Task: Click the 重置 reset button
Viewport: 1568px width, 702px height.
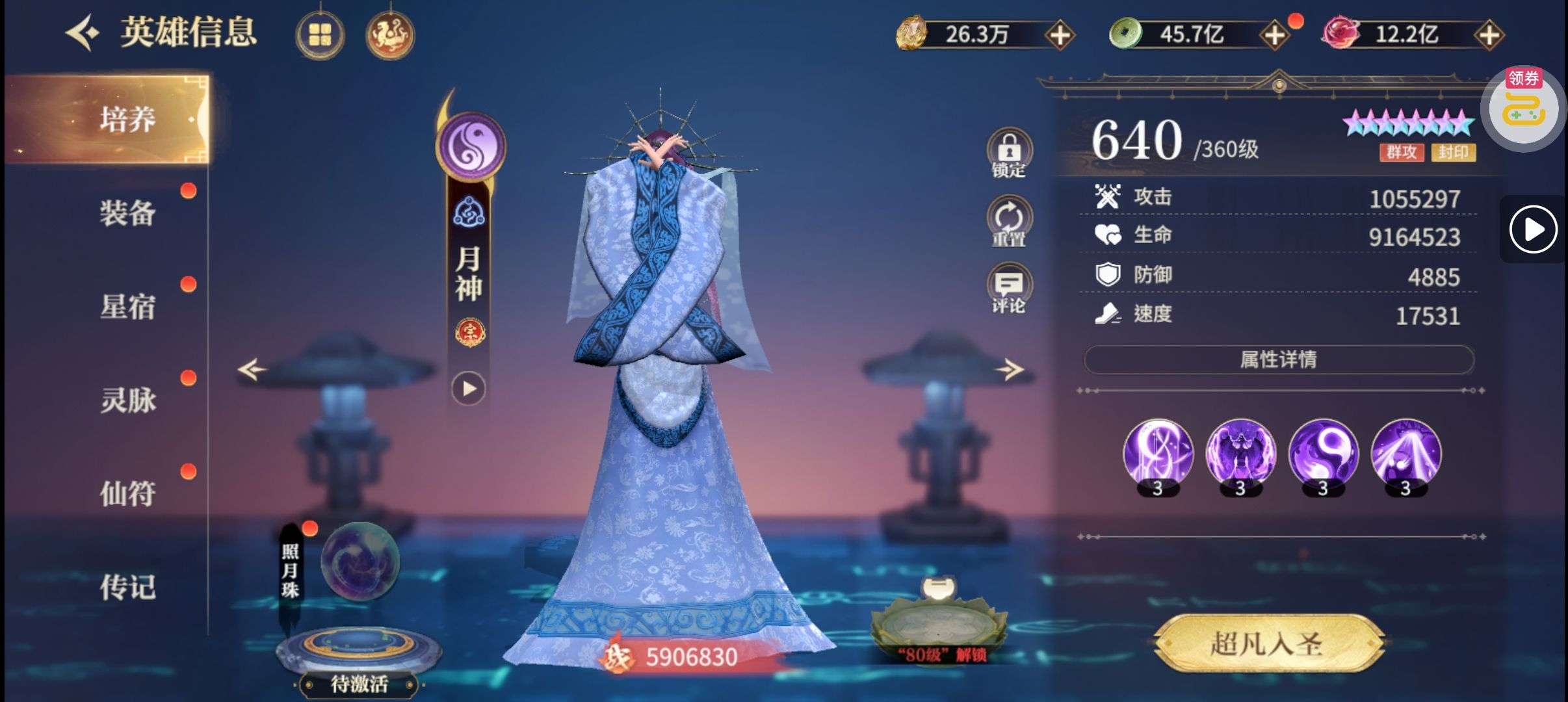Action: click(1008, 221)
